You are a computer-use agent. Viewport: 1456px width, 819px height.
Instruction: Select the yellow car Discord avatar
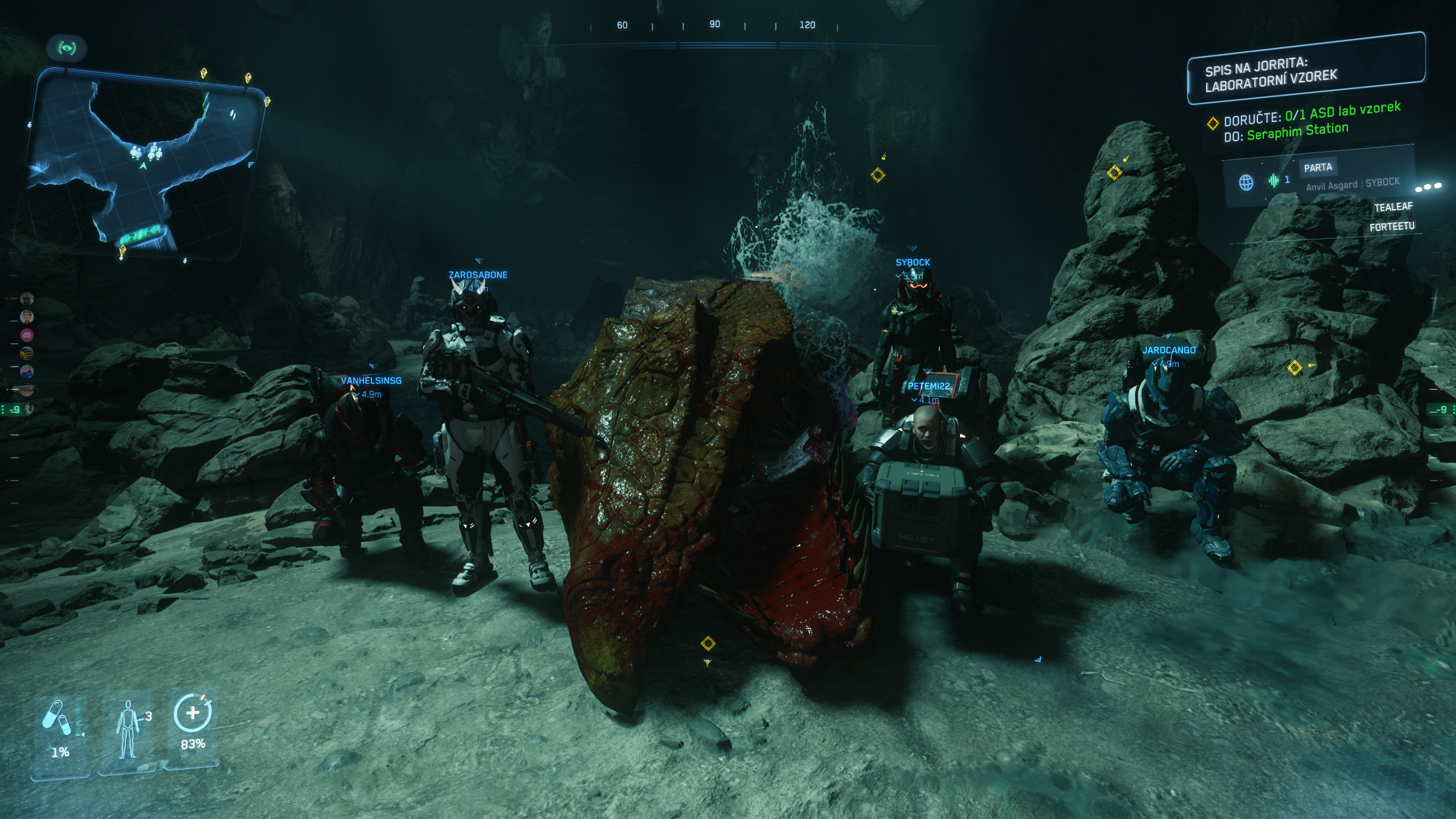(x=27, y=353)
